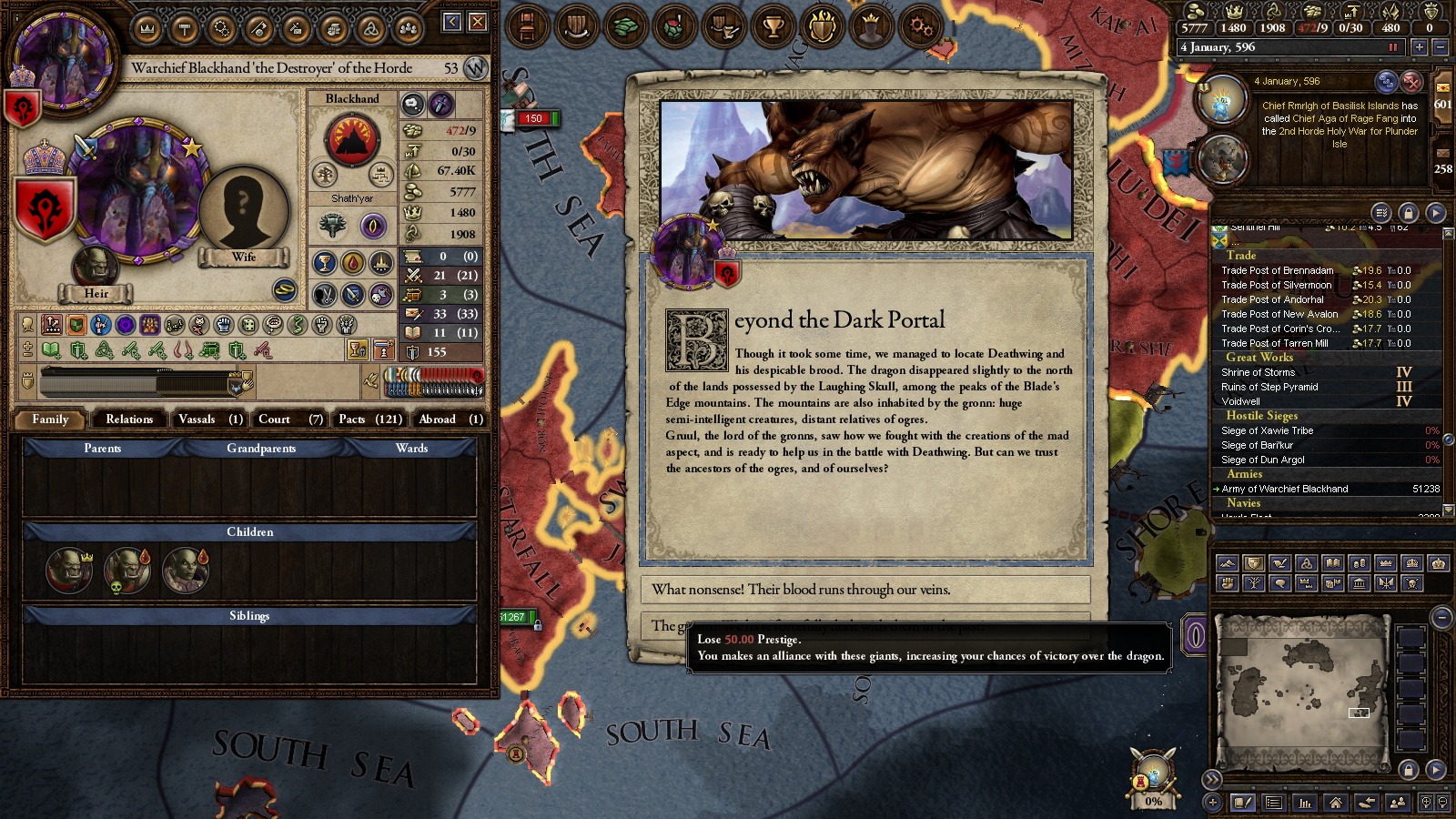Choose 'What nonsense! Their blood runs' reply
The width and height of the screenshot is (1456, 819).
point(864,590)
